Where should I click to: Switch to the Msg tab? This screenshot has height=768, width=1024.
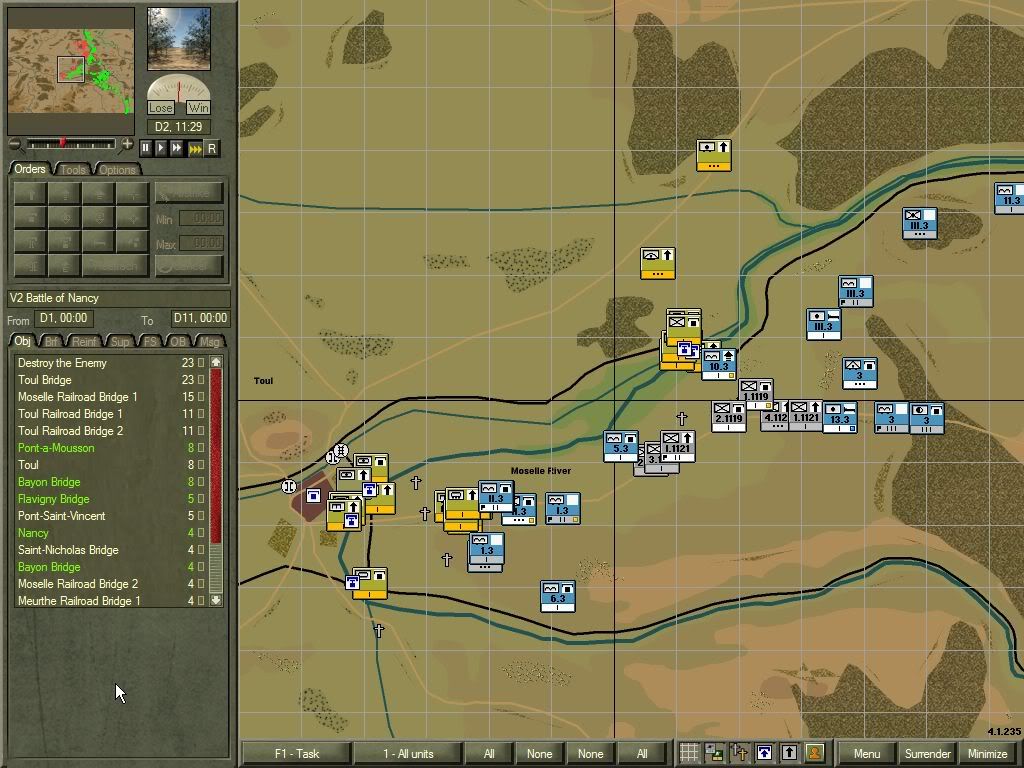209,342
